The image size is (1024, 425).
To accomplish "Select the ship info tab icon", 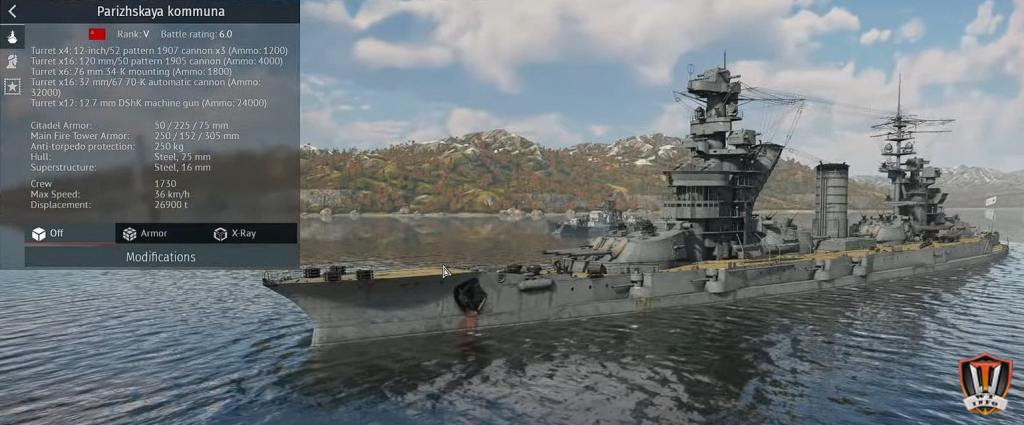I will [12, 36].
